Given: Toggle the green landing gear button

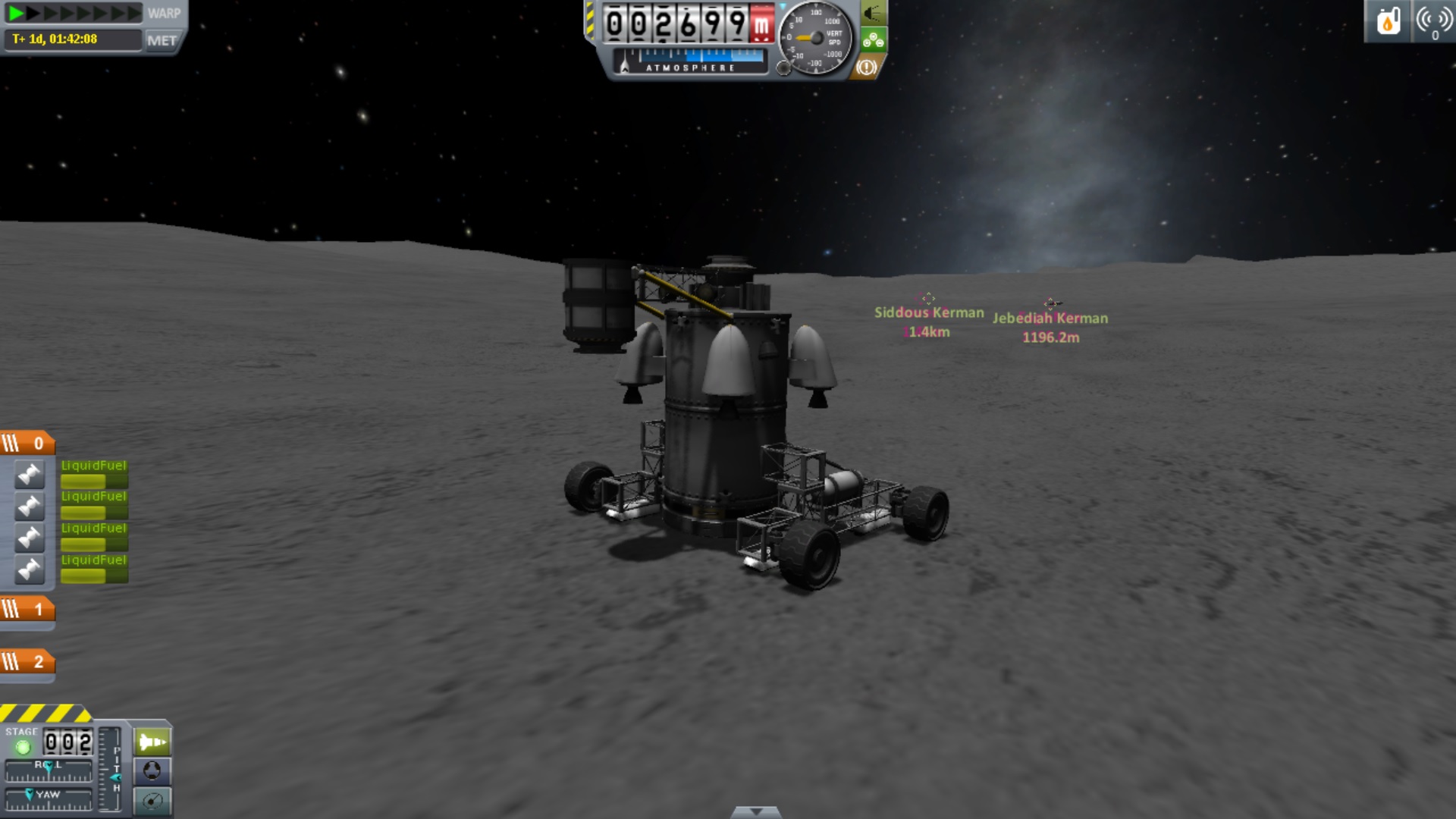Looking at the screenshot, I should click(873, 40).
